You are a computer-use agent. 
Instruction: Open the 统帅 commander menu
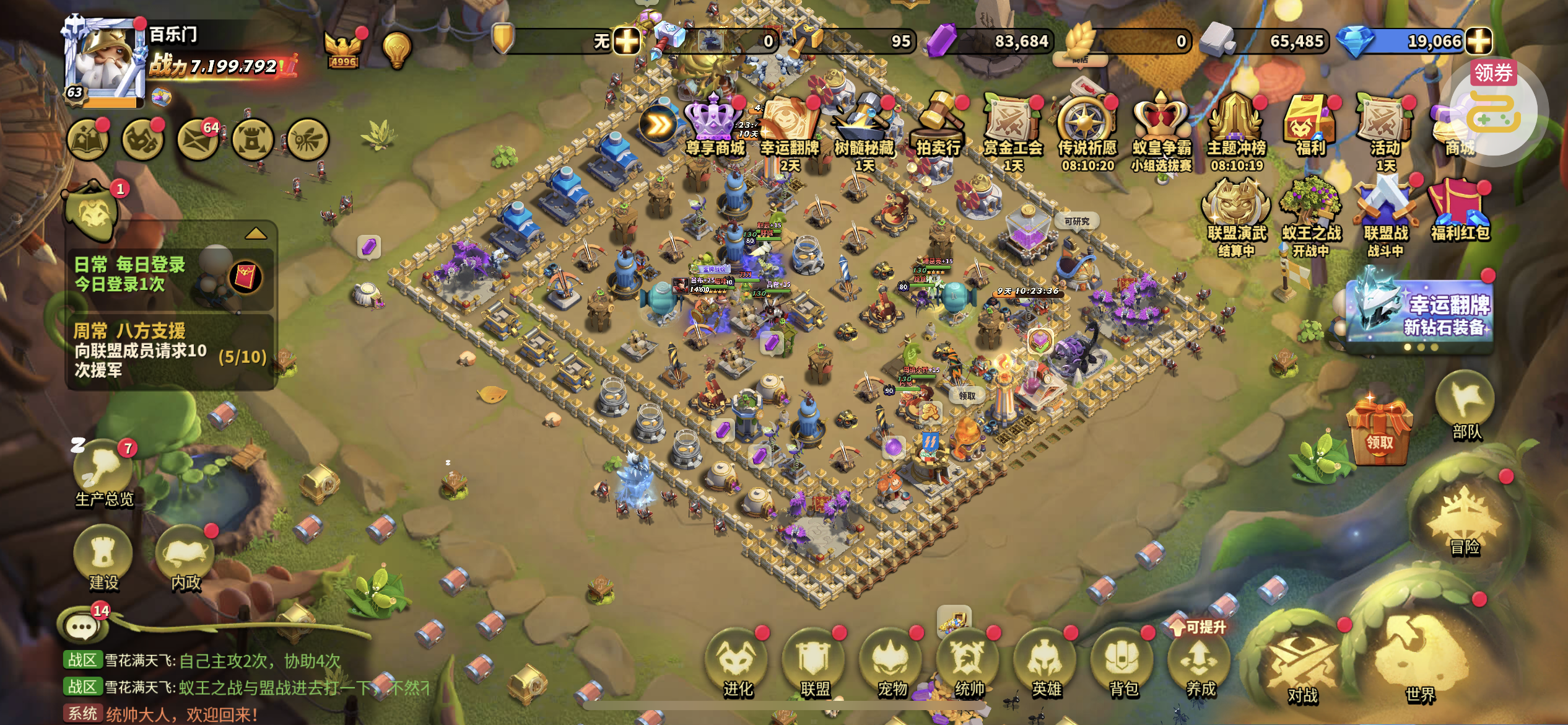[969, 663]
